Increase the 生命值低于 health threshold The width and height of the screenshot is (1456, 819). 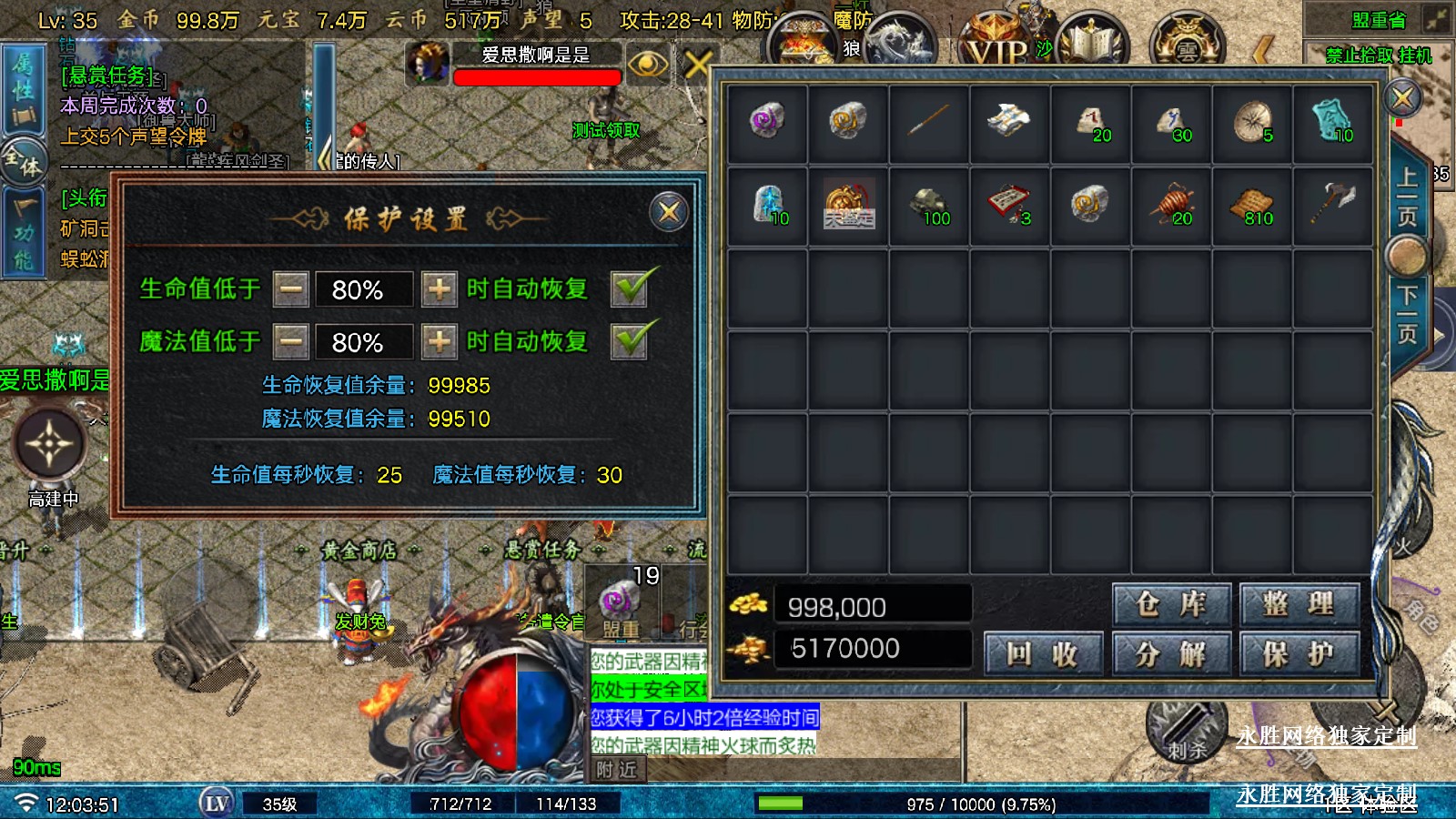440,289
